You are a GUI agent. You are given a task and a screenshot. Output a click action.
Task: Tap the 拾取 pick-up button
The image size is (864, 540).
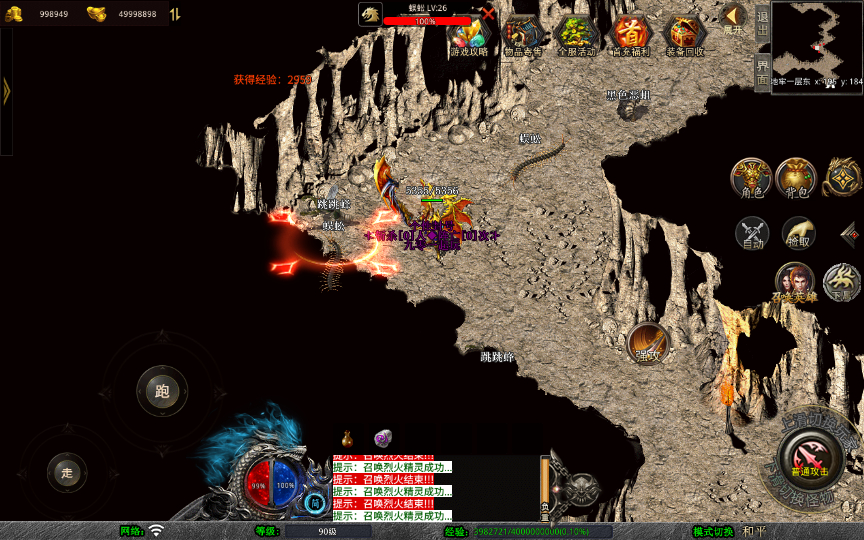click(798, 234)
